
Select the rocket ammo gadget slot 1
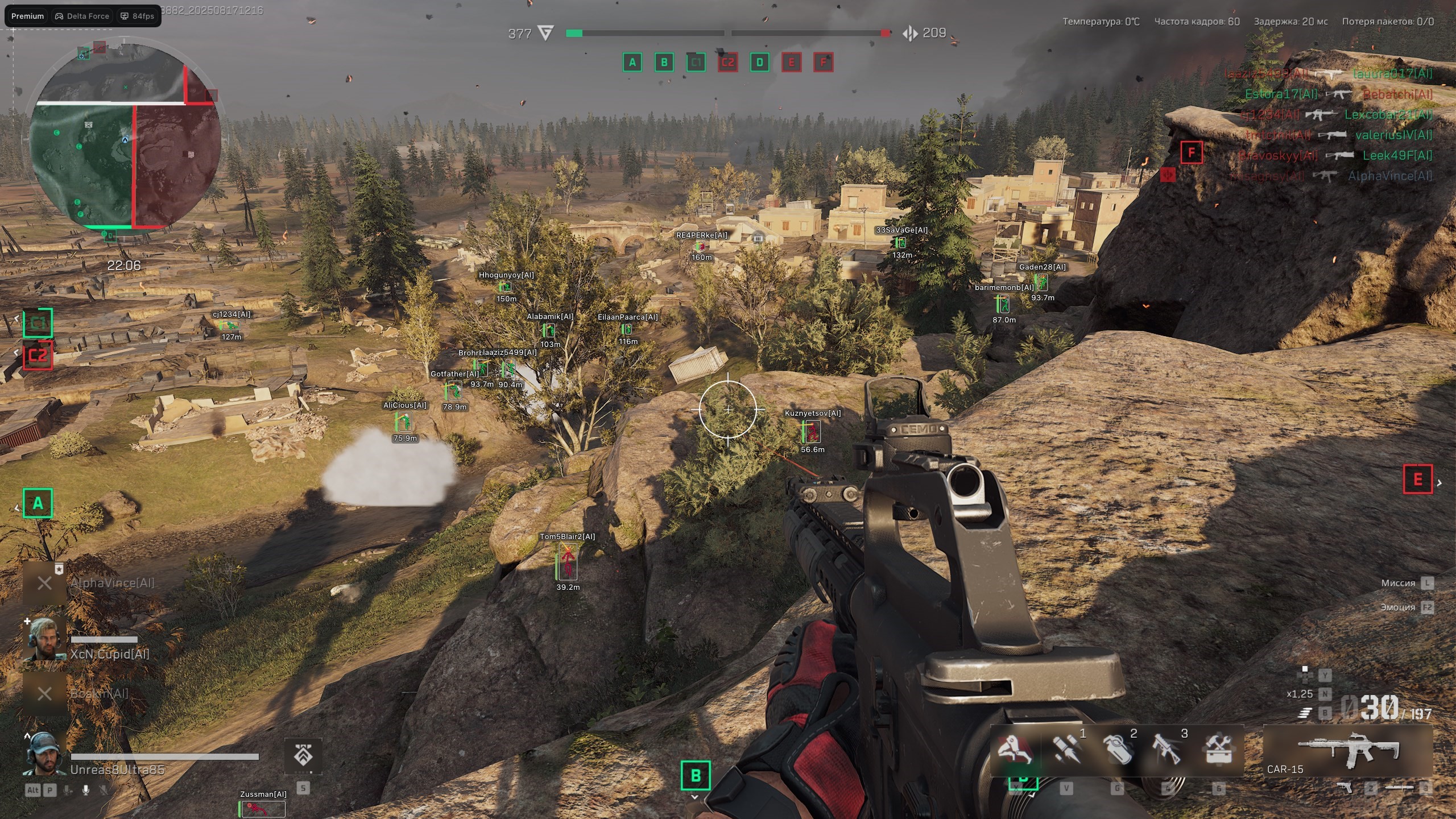tap(1066, 749)
